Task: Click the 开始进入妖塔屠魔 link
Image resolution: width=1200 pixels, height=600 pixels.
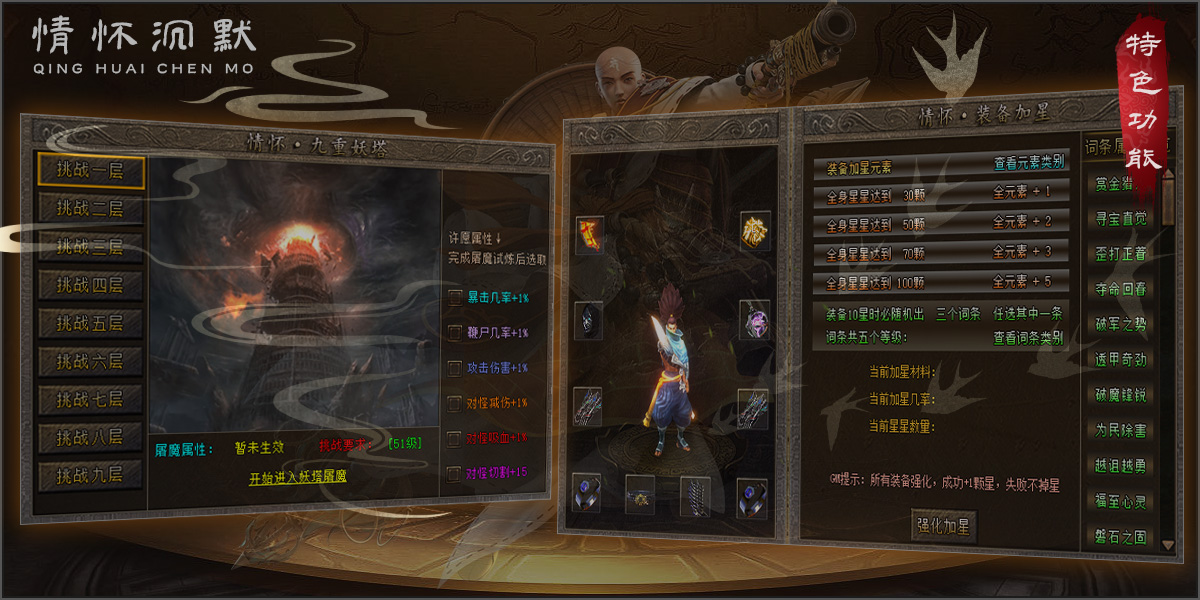Action: pyautogui.click(x=298, y=478)
